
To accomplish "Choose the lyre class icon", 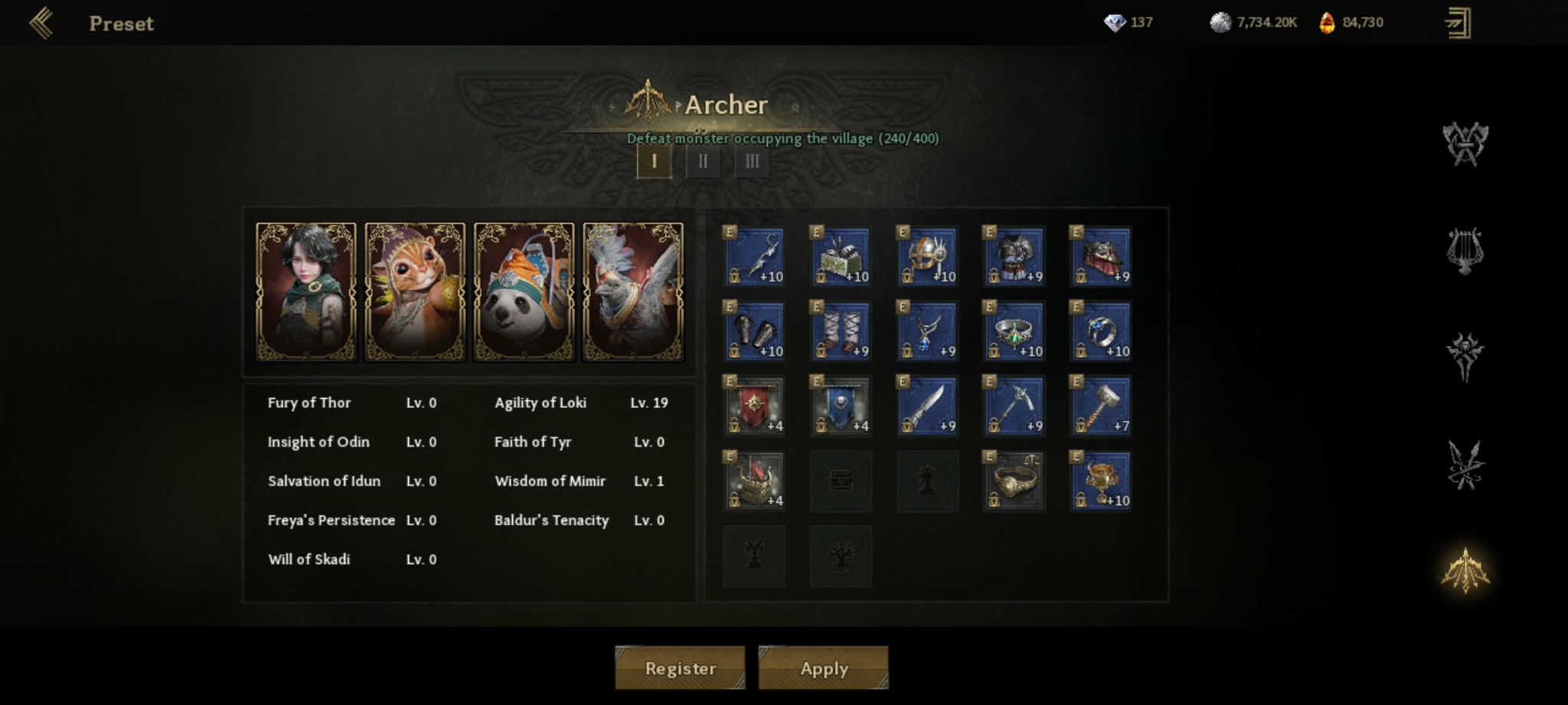I will click(x=1465, y=251).
